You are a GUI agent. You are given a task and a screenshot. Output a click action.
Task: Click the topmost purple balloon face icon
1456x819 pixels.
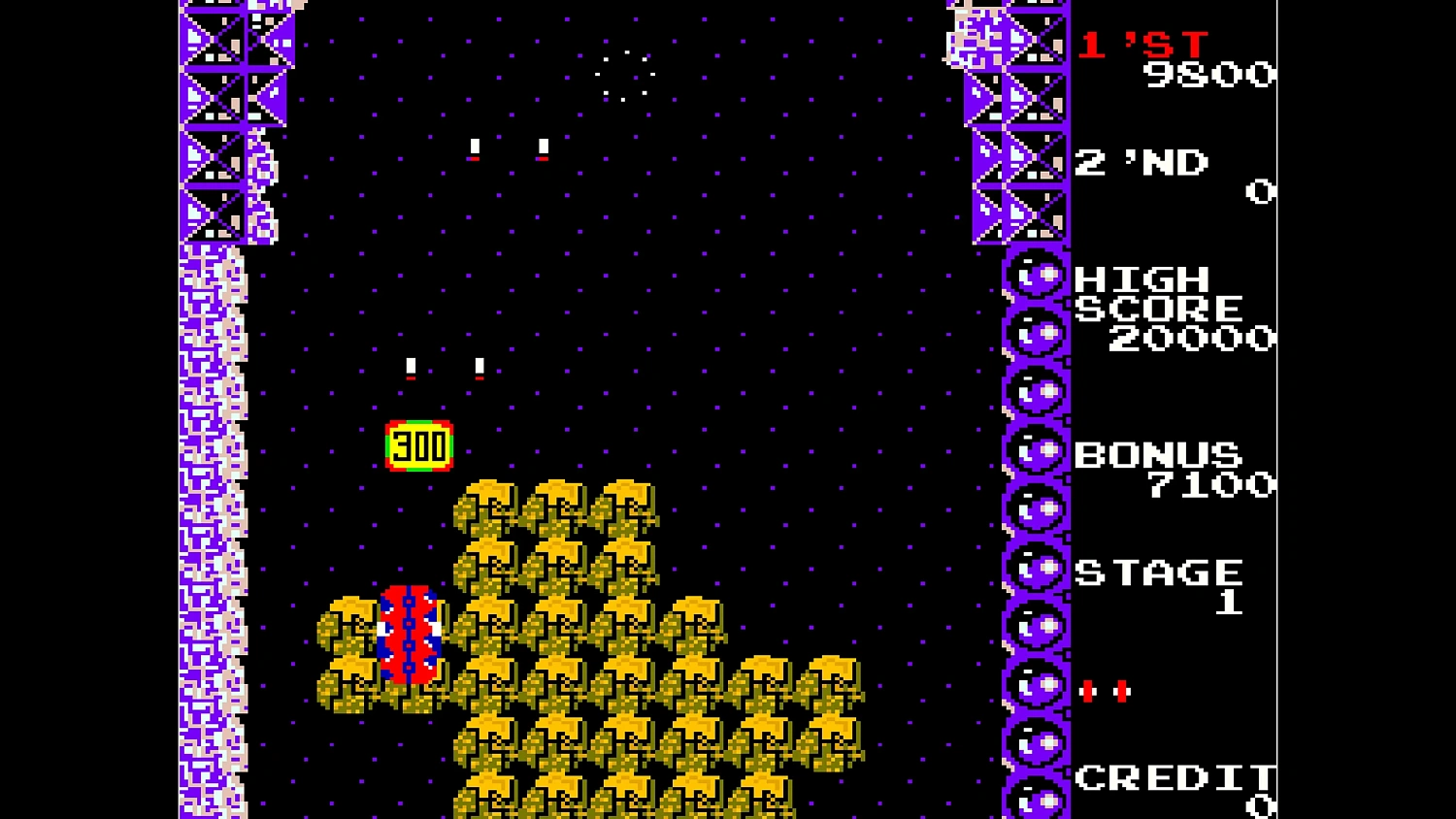(x=1036, y=275)
